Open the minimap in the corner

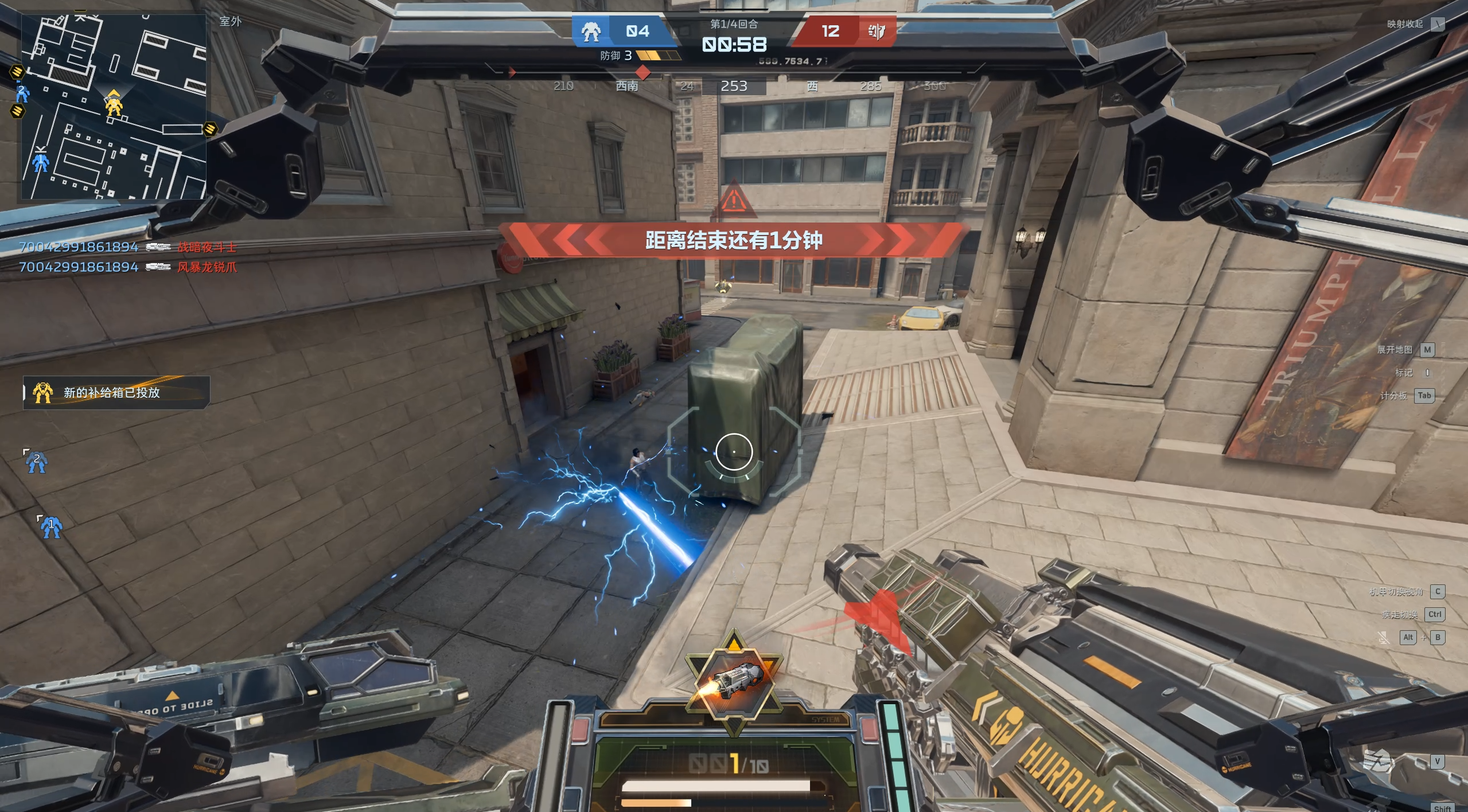[x=114, y=107]
